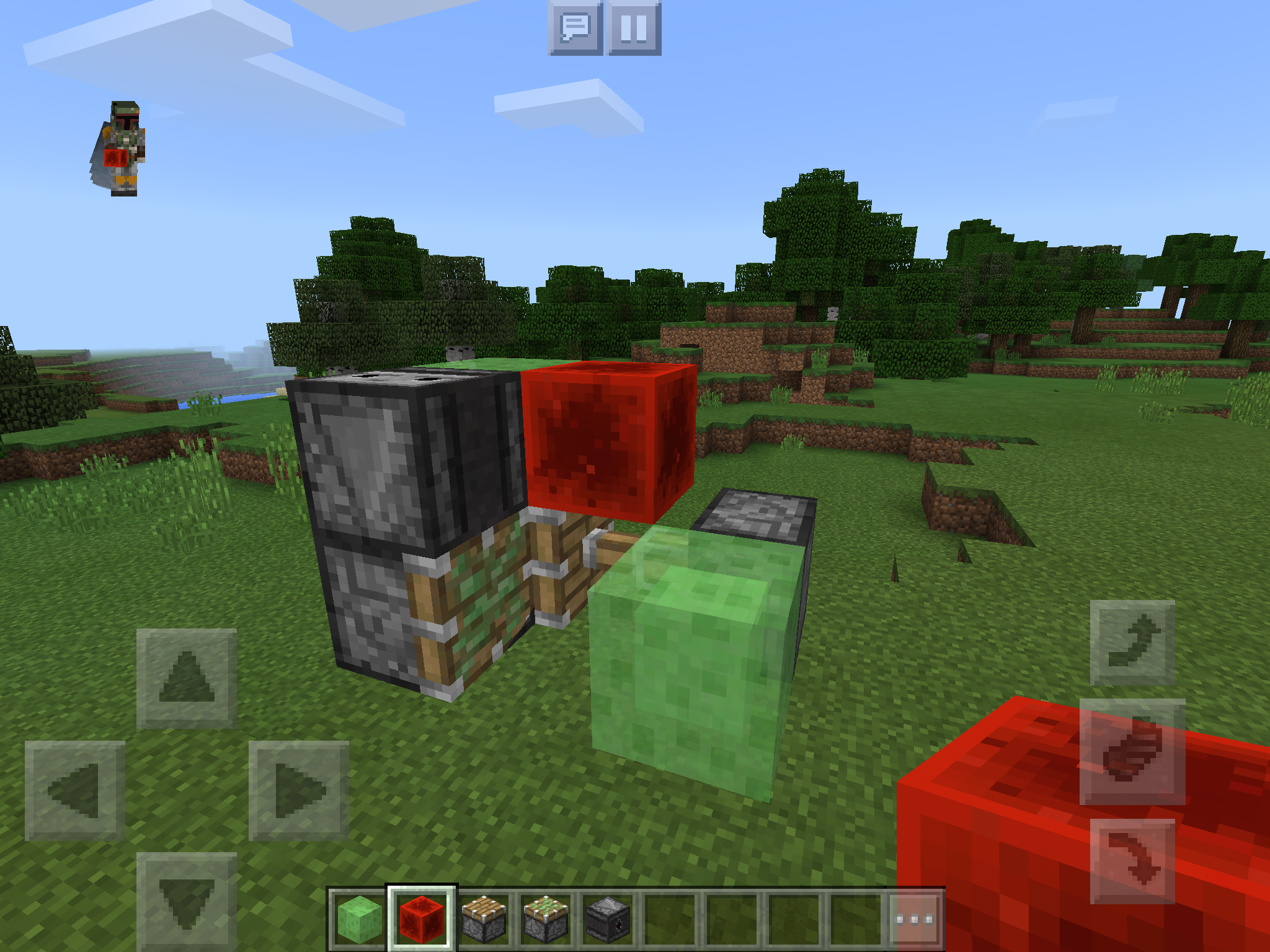Tap the speech bubble icon at top
This screenshot has width=1270, height=952.
(574, 26)
